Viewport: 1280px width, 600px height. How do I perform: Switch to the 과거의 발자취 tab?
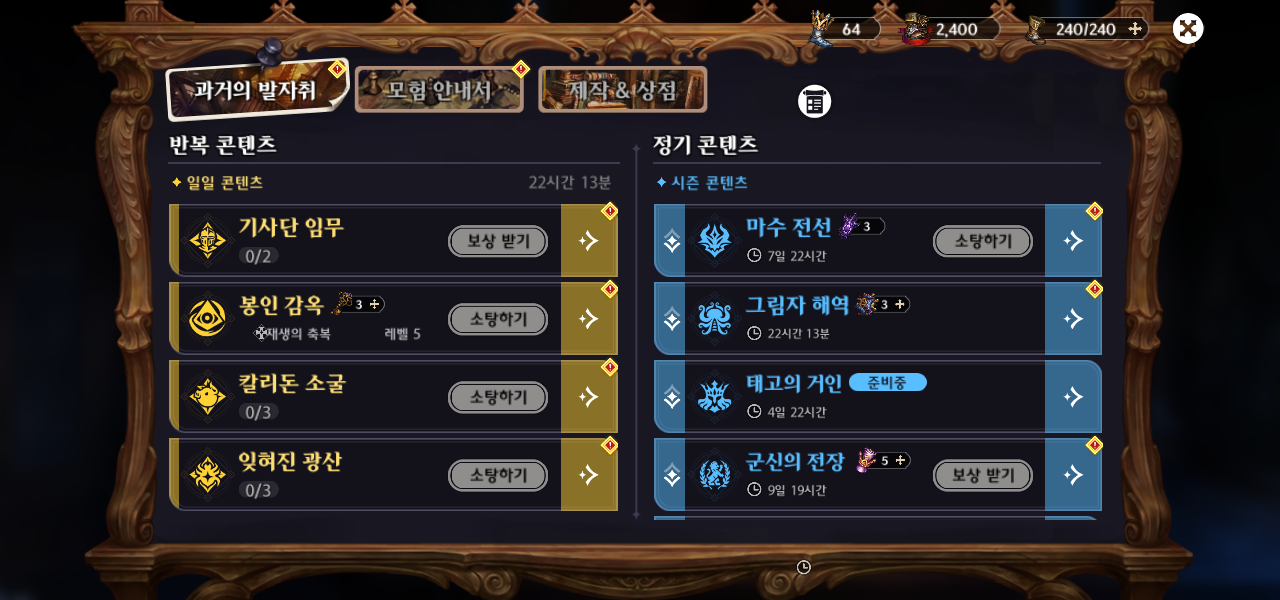tap(256, 90)
